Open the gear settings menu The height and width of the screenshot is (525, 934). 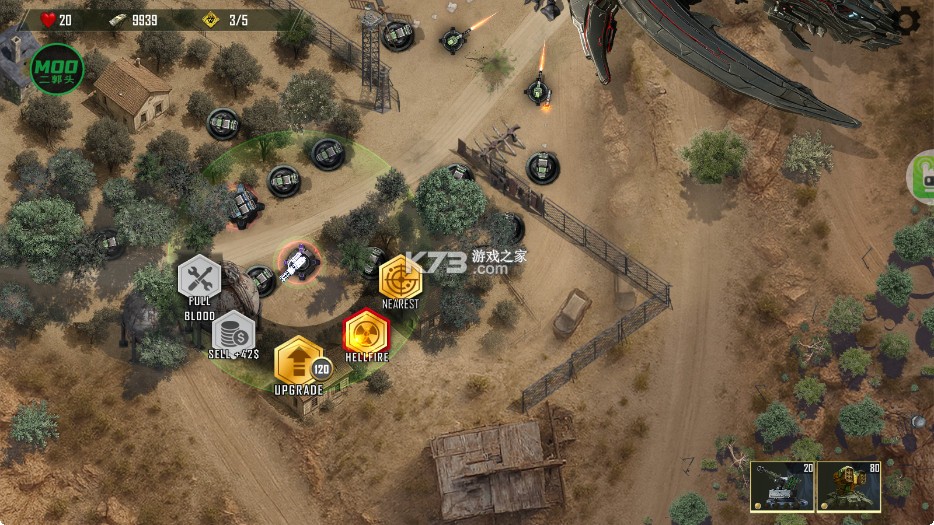tap(907, 18)
